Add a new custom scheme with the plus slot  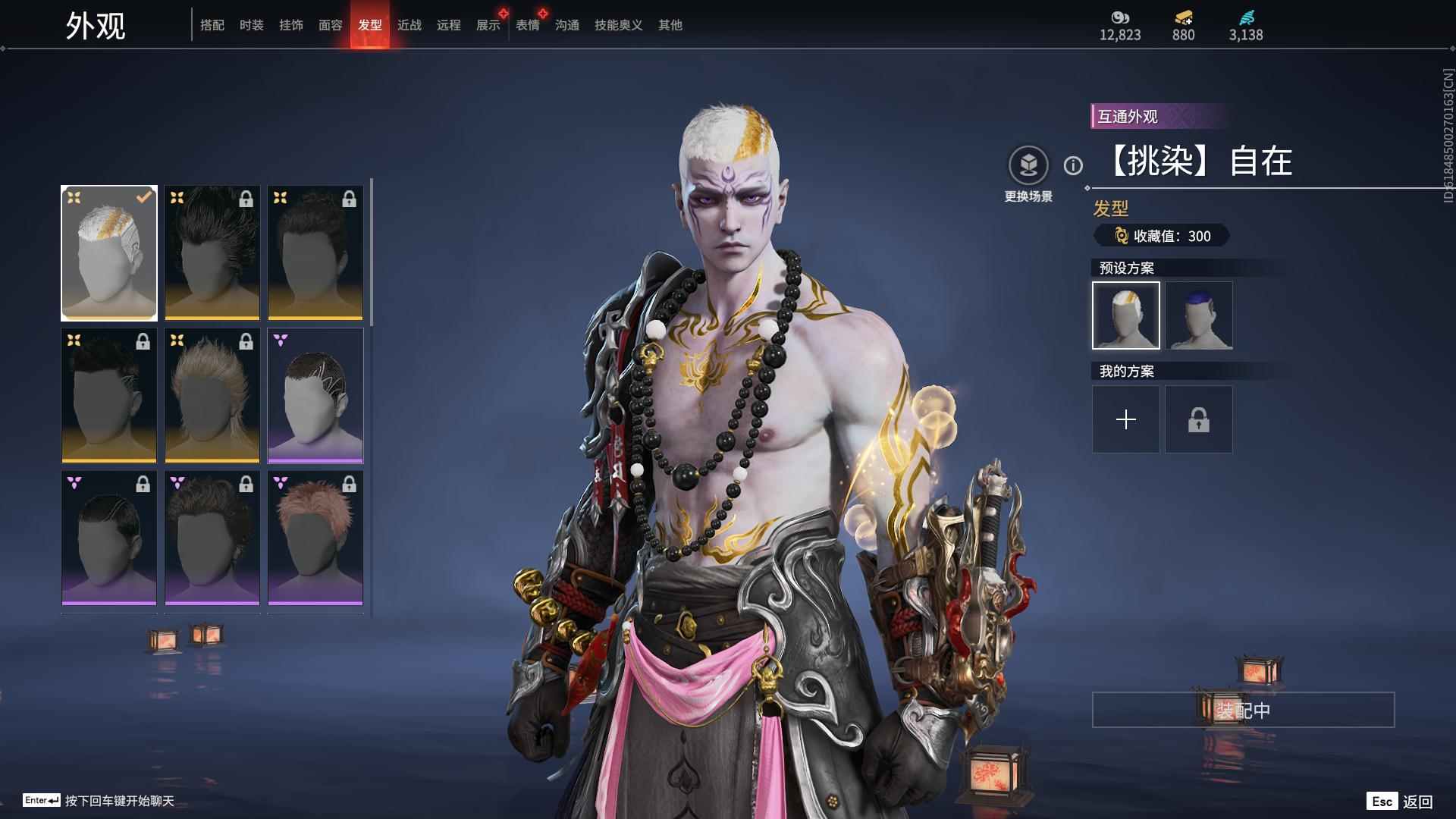[x=1126, y=419]
